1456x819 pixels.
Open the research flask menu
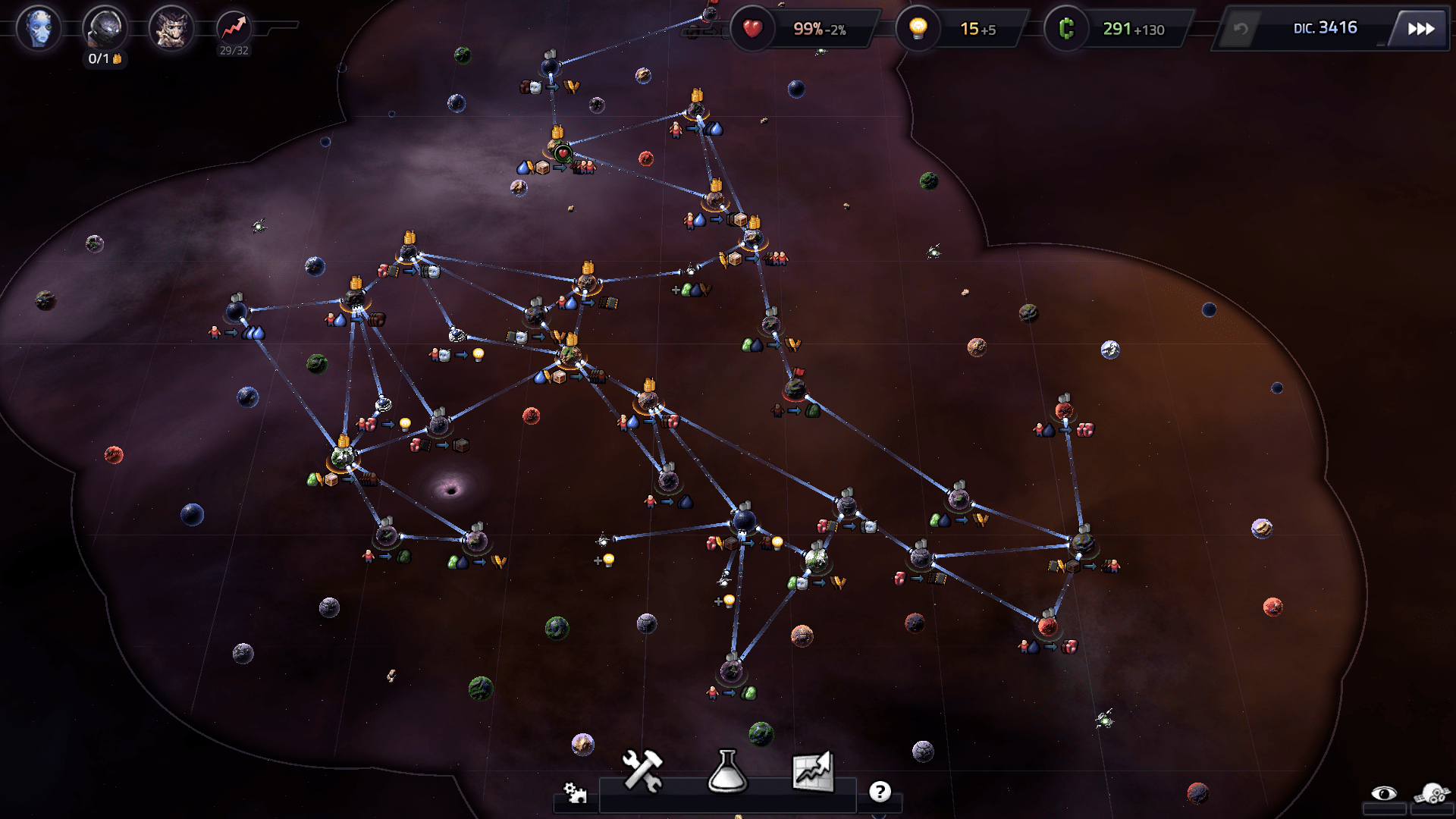[x=727, y=771]
